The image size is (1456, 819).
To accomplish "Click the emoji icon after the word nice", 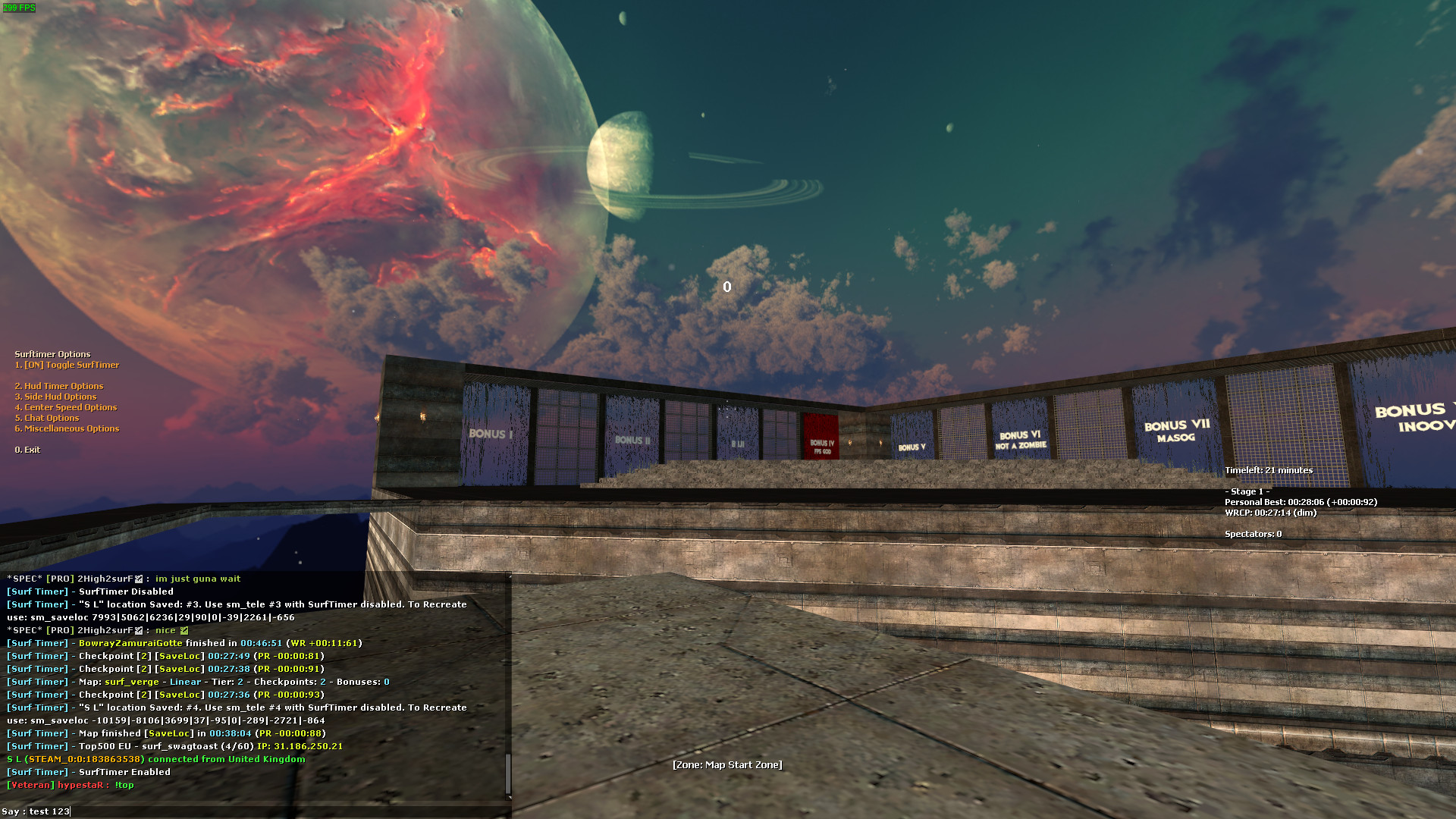I will coord(184,629).
